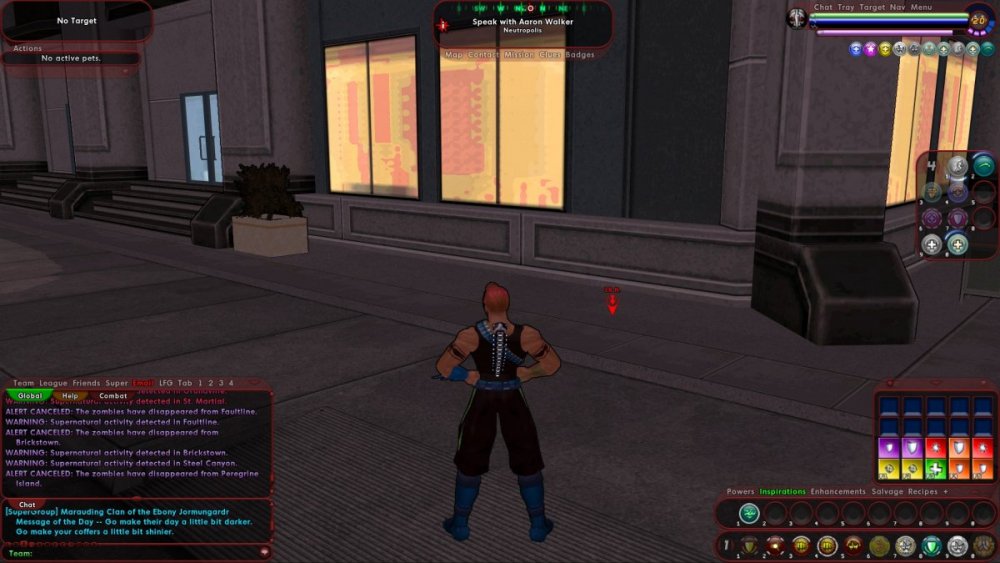
Task: Open the Badges window
Action: (580, 55)
